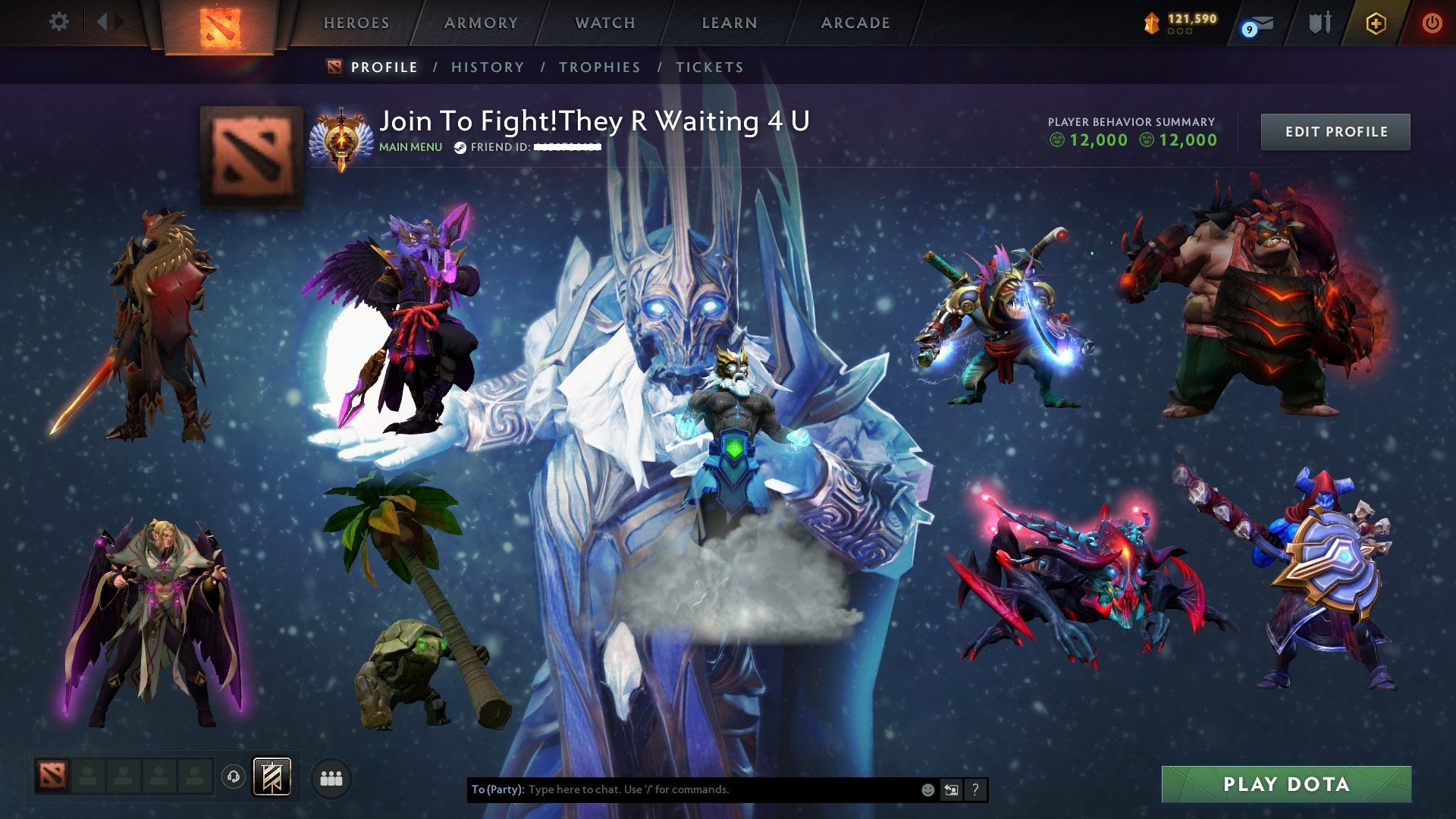Open the TROPHIES tab
Screen dimensions: 1456x819
(600, 67)
